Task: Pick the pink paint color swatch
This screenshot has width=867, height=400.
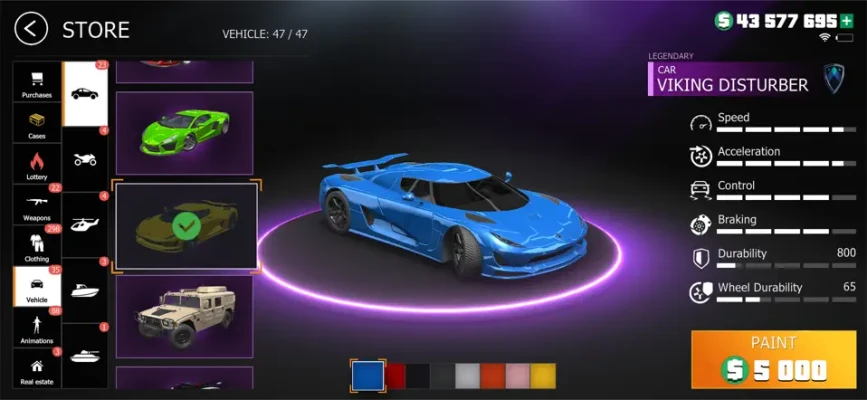Action: pos(517,375)
